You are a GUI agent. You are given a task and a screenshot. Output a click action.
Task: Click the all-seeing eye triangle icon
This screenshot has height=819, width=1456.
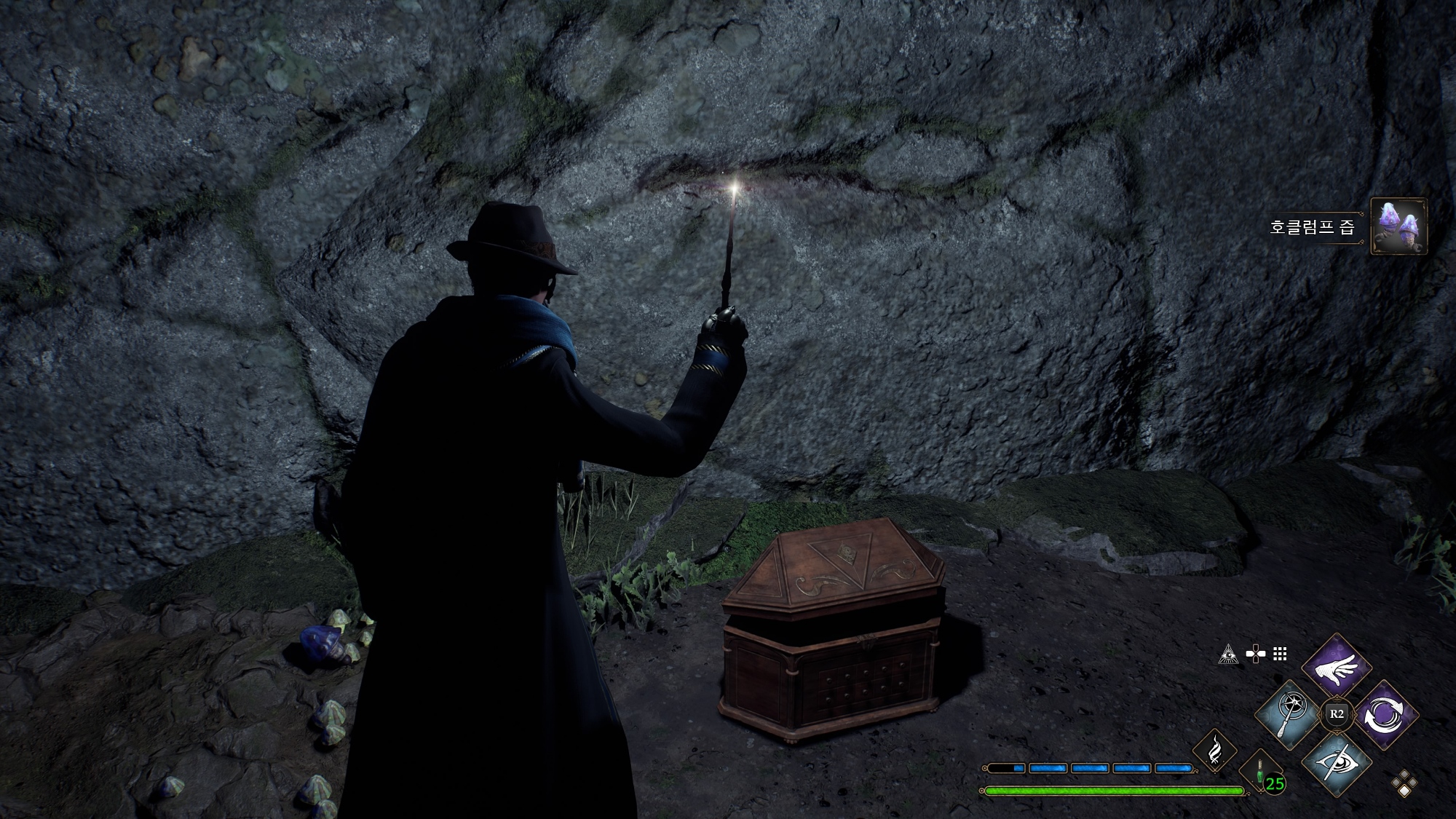coord(1228,654)
